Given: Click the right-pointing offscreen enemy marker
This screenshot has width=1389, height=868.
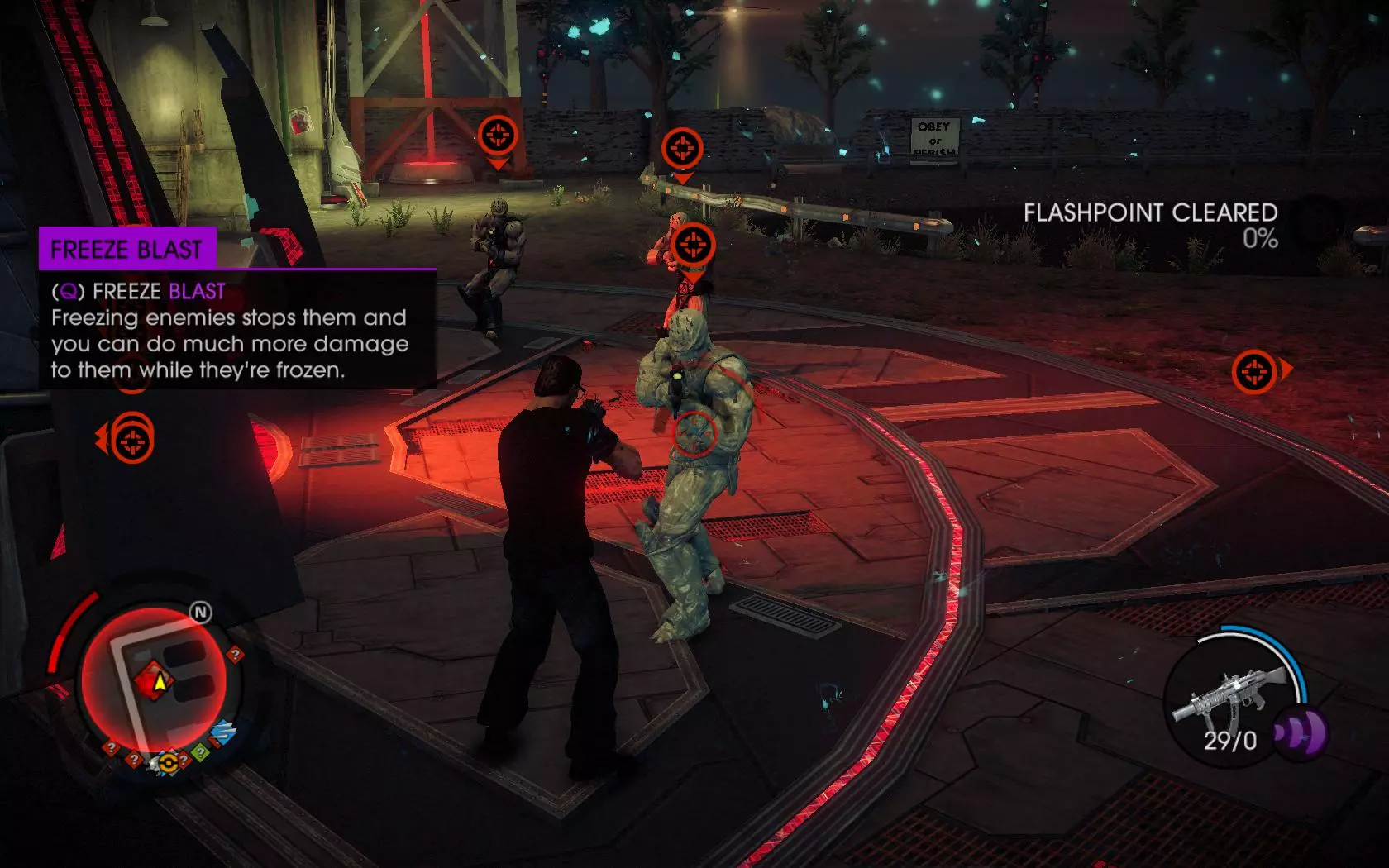Looking at the screenshot, I should click(x=1257, y=371).
